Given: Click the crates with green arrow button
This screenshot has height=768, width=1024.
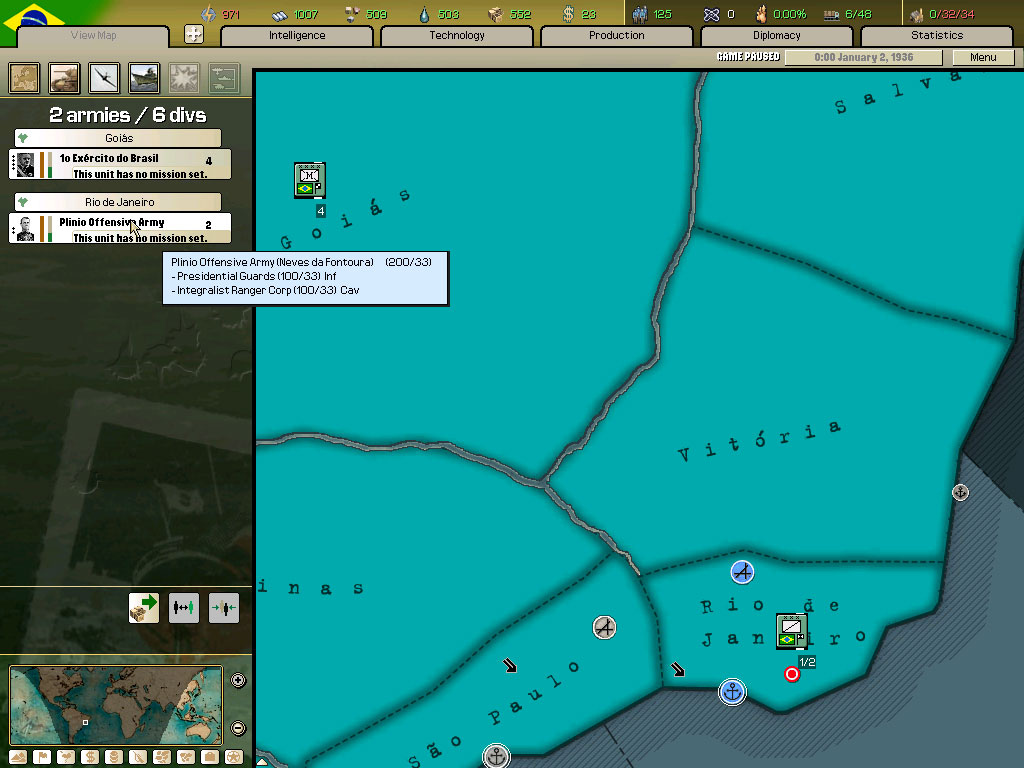Looking at the screenshot, I should (x=144, y=608).
